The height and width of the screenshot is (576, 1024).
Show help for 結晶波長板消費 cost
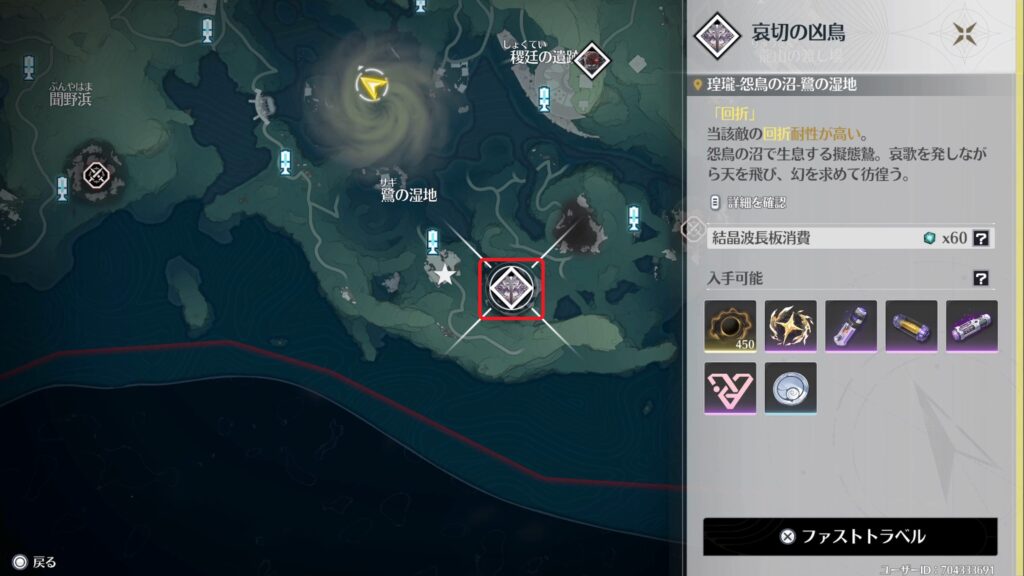coord(982,238)
